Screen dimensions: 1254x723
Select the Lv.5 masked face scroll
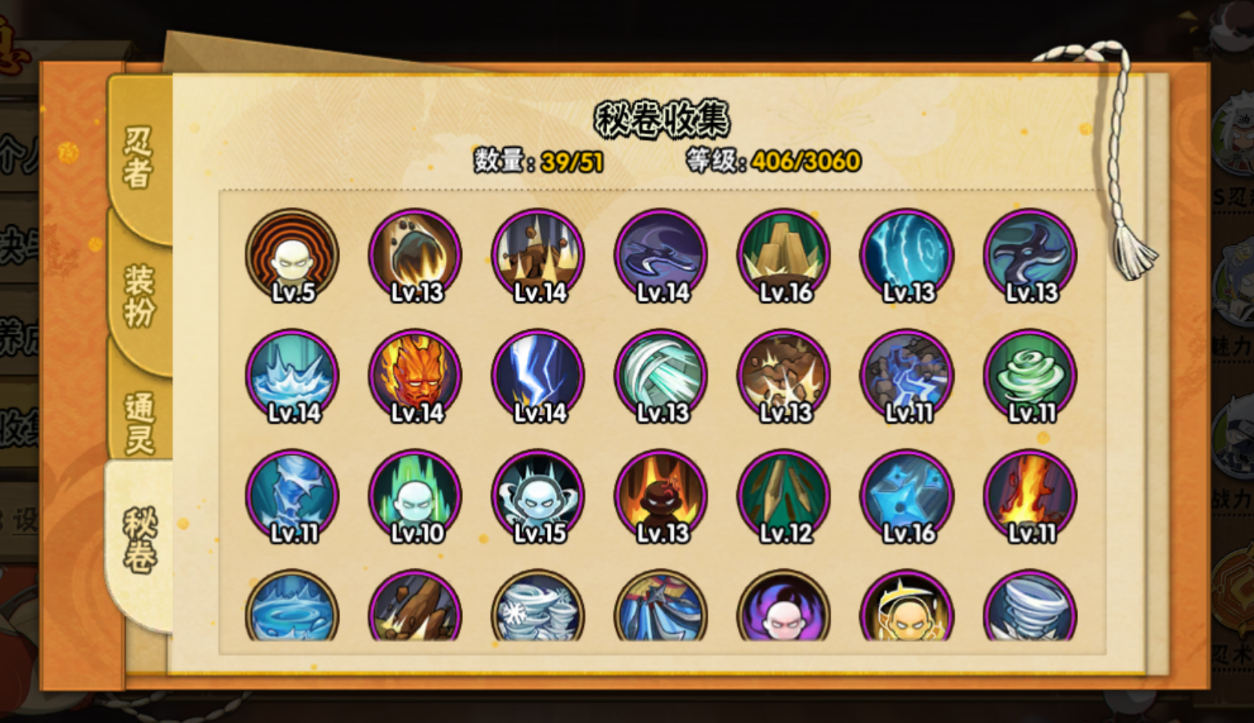tap(293, 255)
